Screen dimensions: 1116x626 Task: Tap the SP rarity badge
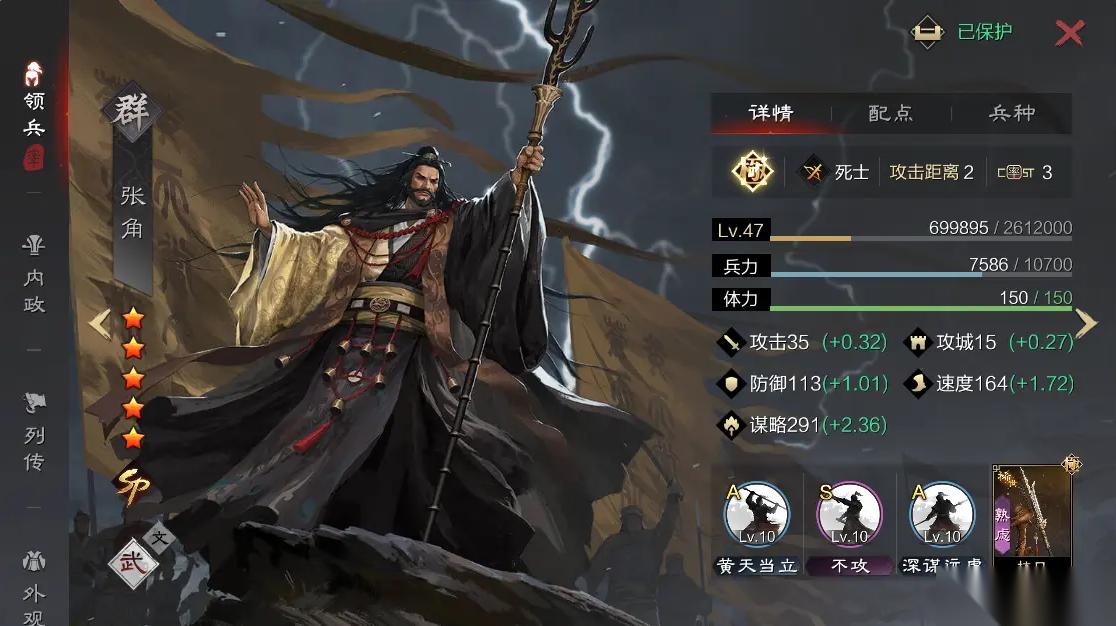(133, 485)
